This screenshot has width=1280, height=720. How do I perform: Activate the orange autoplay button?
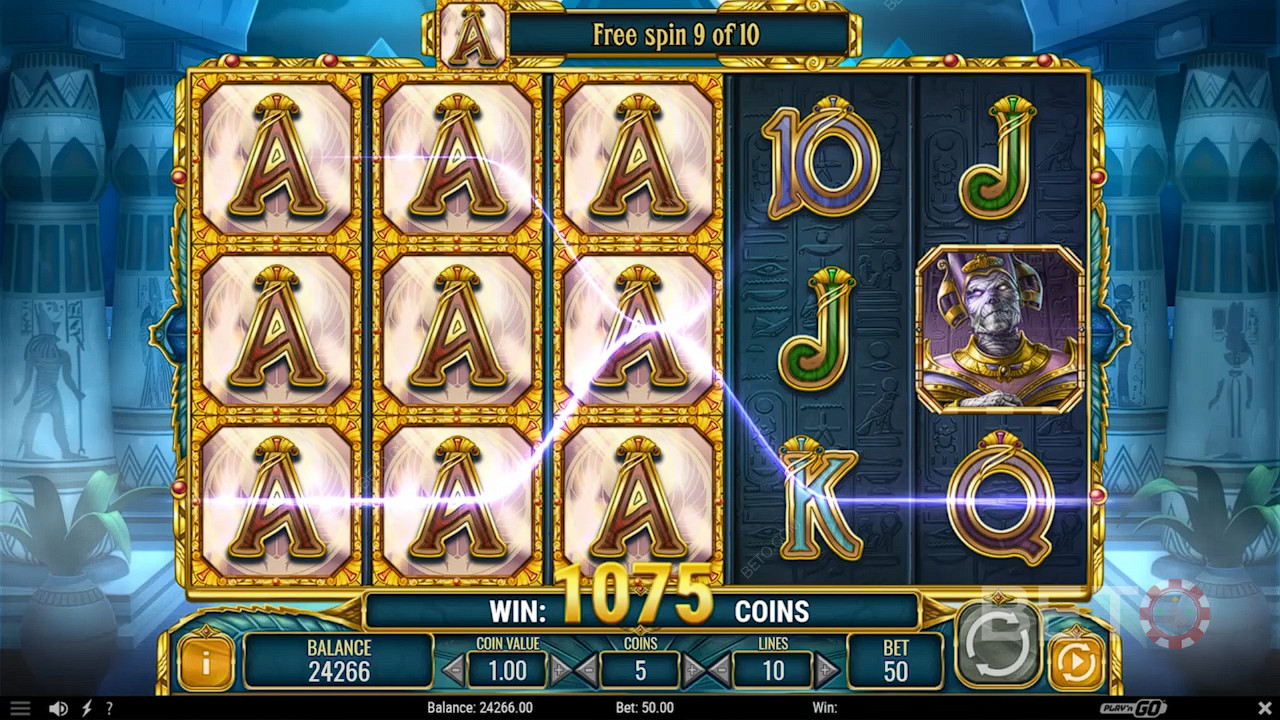click(1076, 662)
